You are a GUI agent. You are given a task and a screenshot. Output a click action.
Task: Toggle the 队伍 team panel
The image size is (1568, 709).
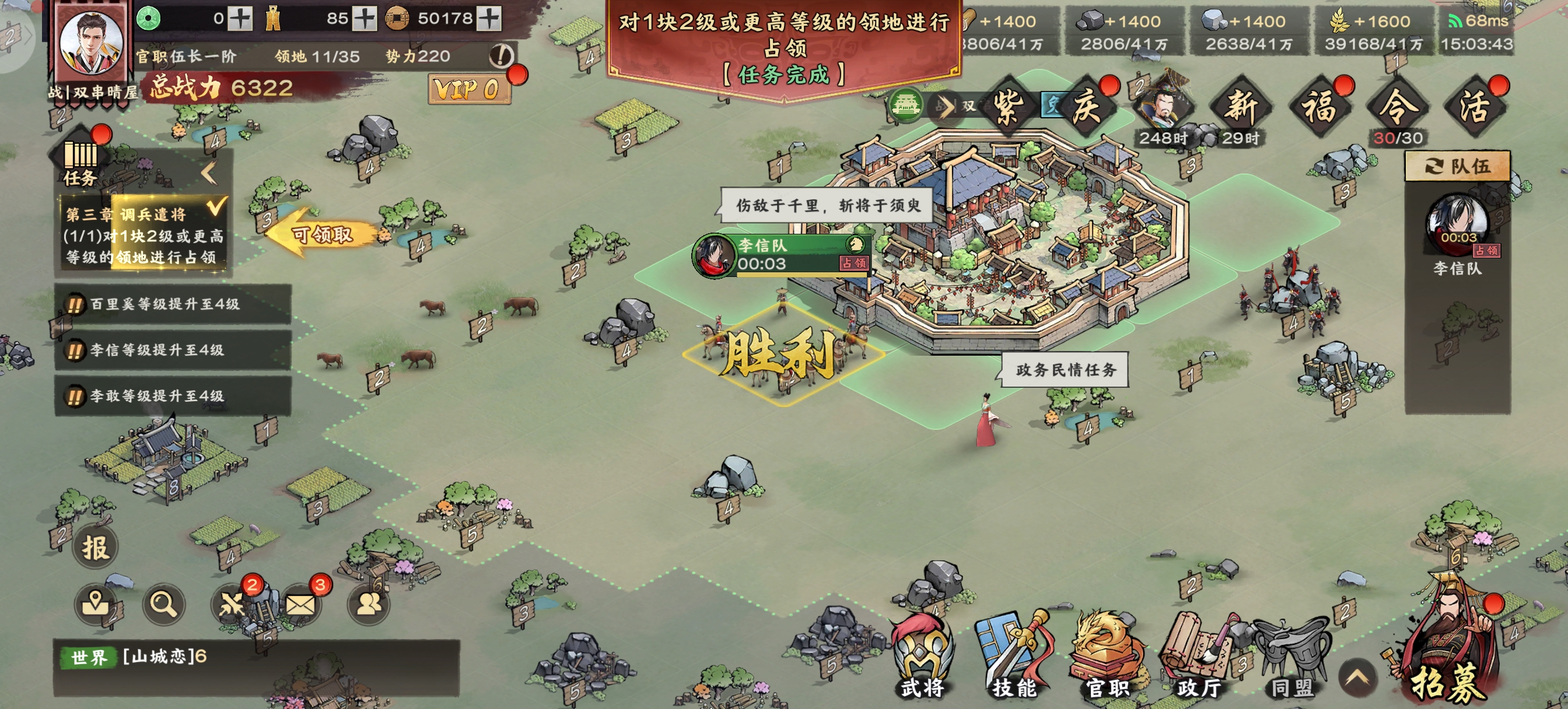click(1457, 166)
